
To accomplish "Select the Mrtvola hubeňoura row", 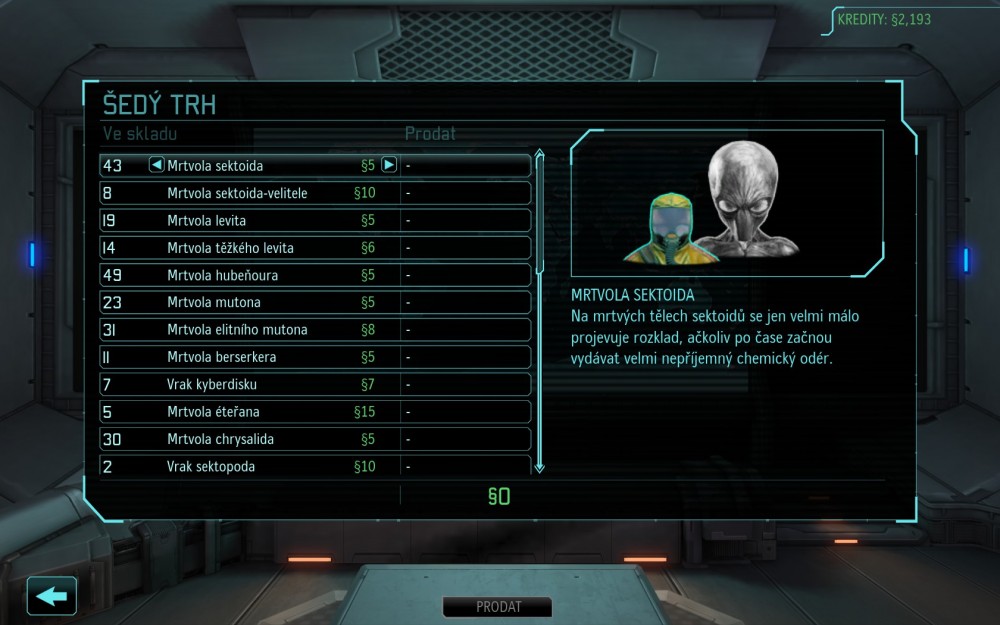I will [315, 275].
